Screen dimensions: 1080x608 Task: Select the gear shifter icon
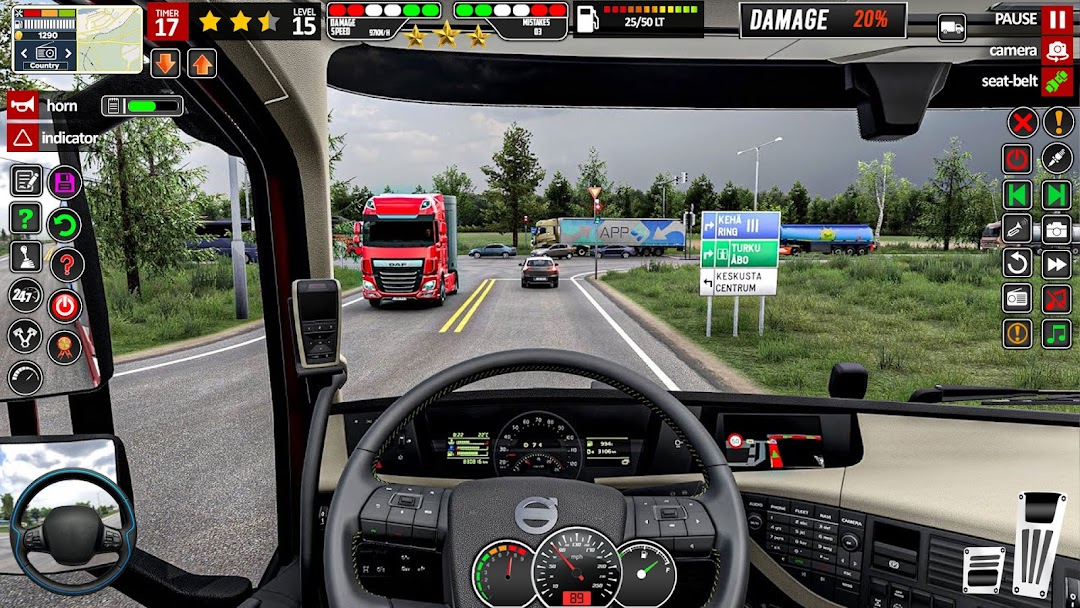coord(25,257)
